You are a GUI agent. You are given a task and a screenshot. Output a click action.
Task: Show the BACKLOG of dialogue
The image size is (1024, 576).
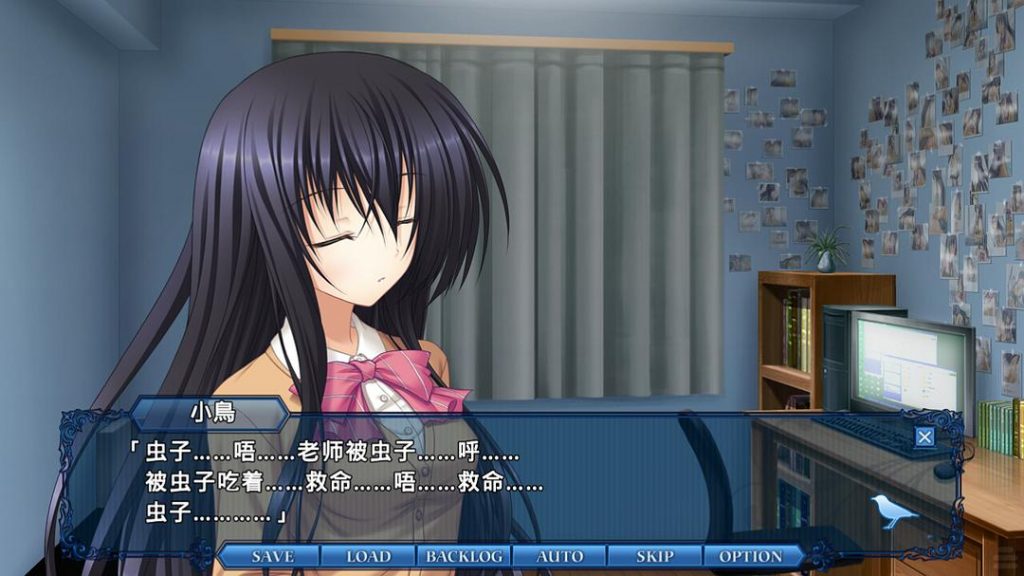tap(464, 556)
